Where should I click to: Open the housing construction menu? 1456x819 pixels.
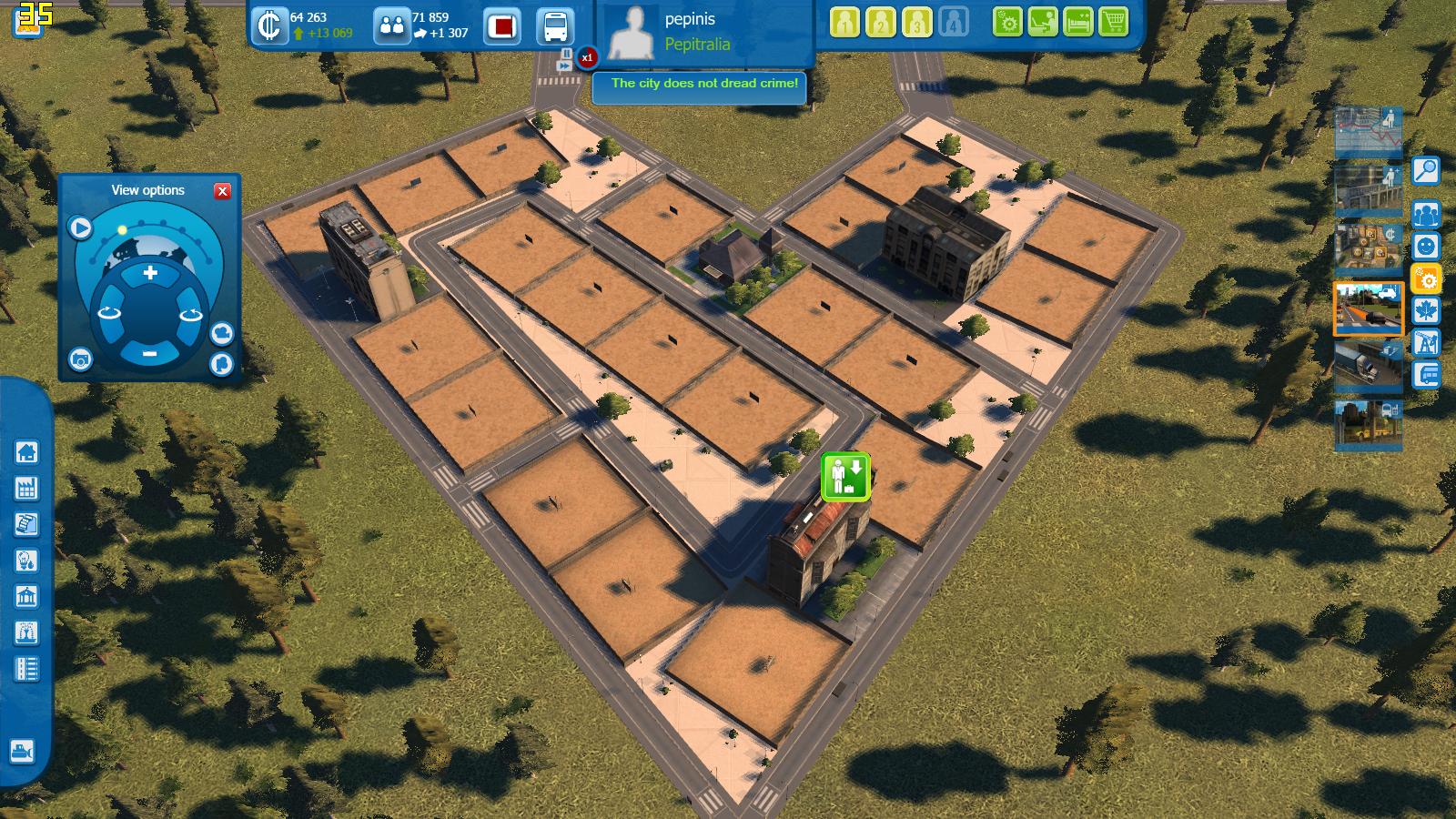pyautogui.click(x=26, y=451)
